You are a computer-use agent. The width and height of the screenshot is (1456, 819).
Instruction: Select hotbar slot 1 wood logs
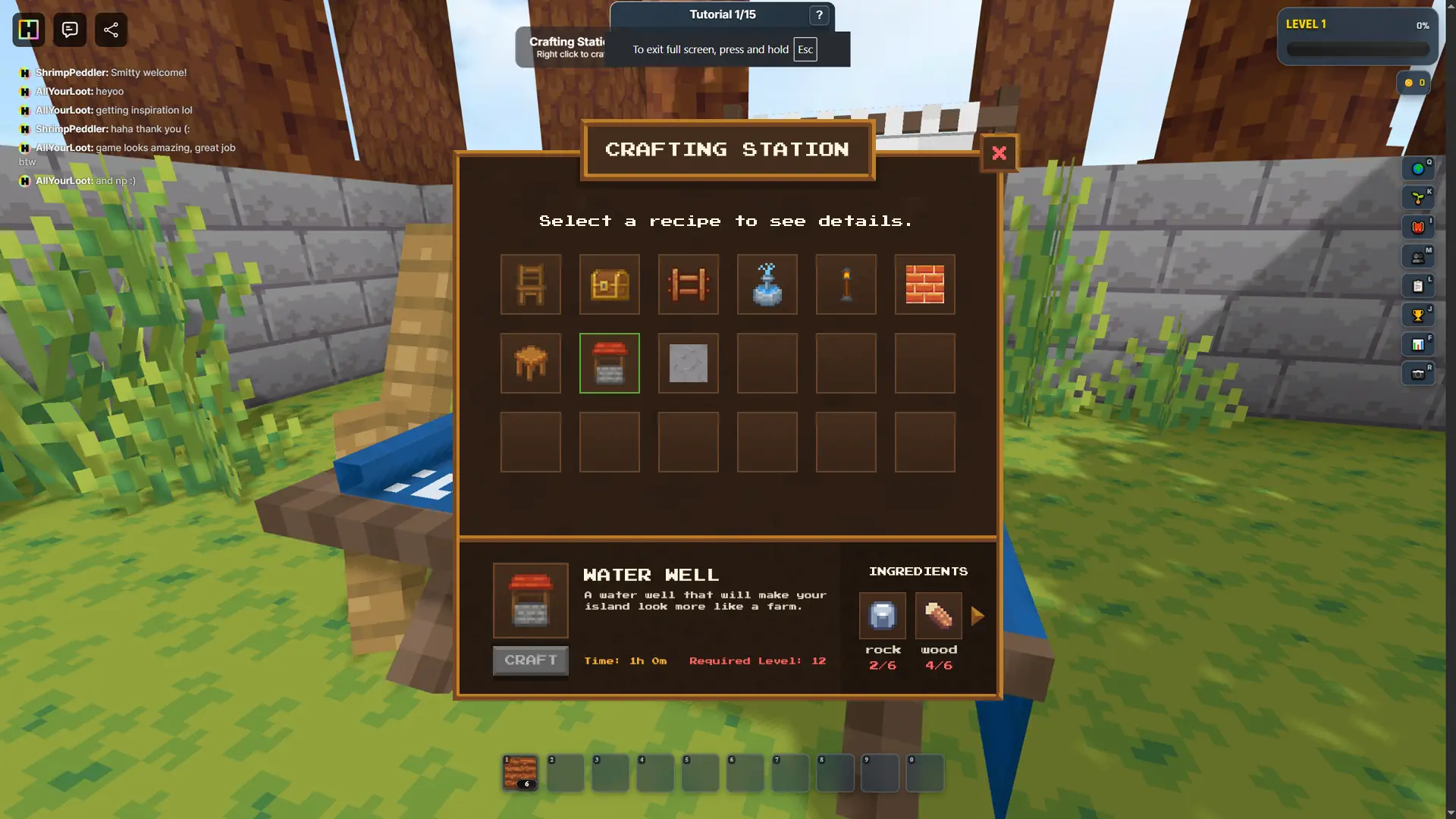(x=519, y=772)
